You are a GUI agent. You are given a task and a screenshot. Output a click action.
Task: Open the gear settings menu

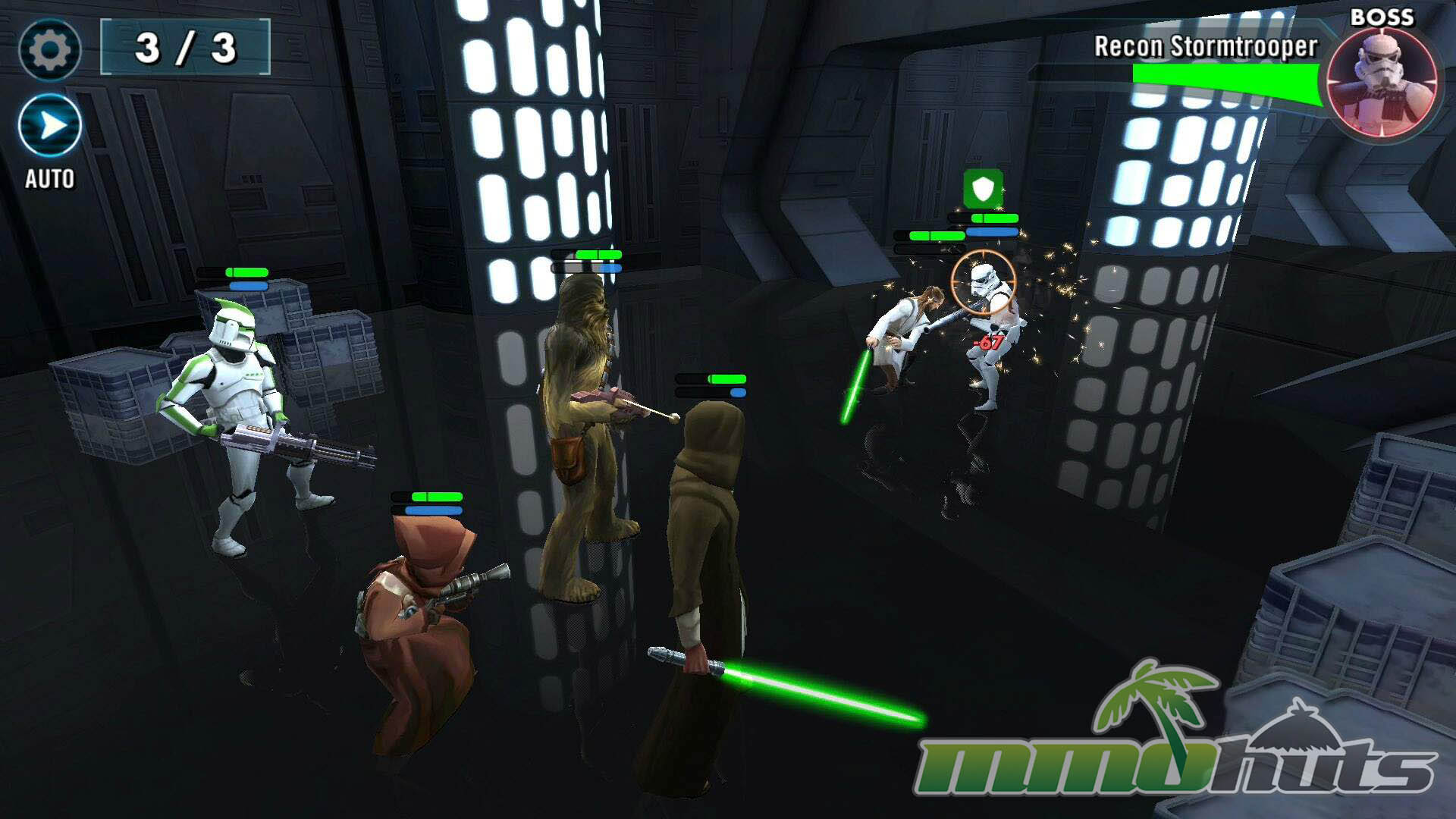point(50,50)
